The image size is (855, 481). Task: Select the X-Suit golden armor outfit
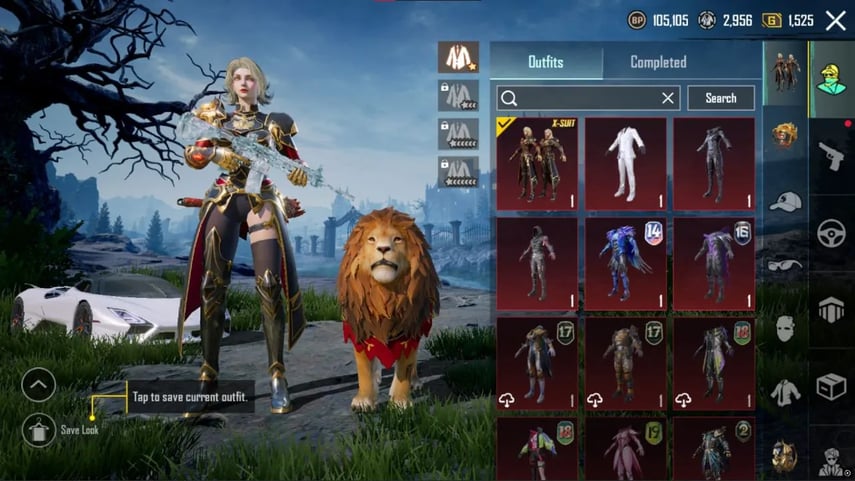[x=537, y=164]
